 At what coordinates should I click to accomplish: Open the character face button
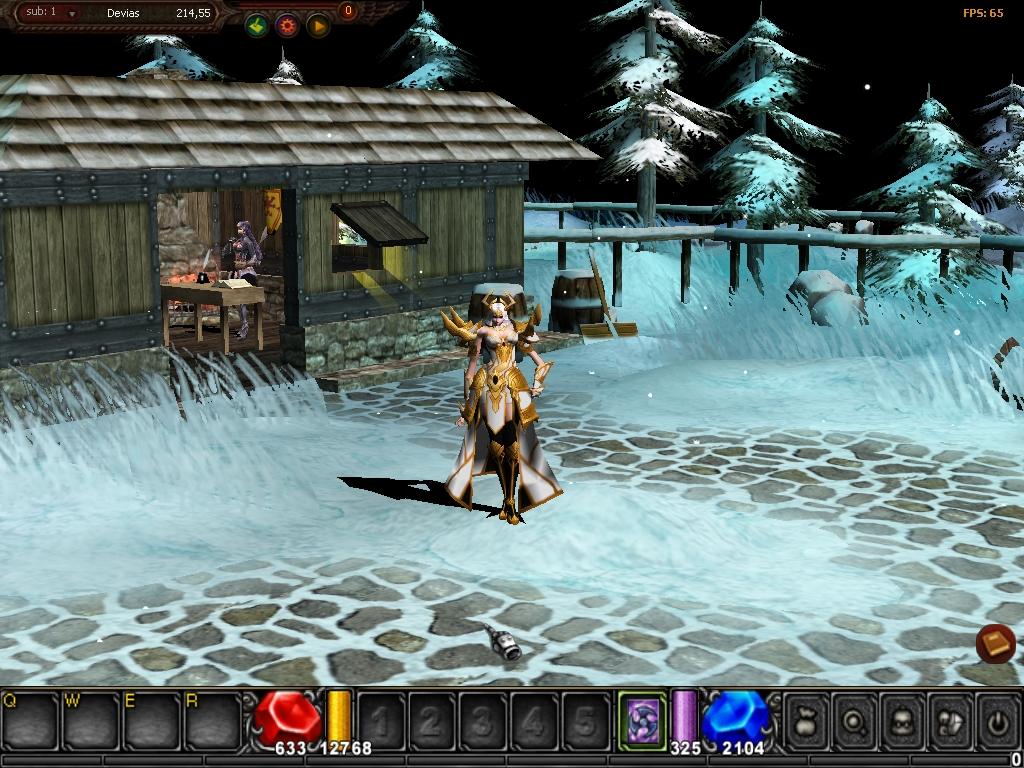(x=903, y=719)
